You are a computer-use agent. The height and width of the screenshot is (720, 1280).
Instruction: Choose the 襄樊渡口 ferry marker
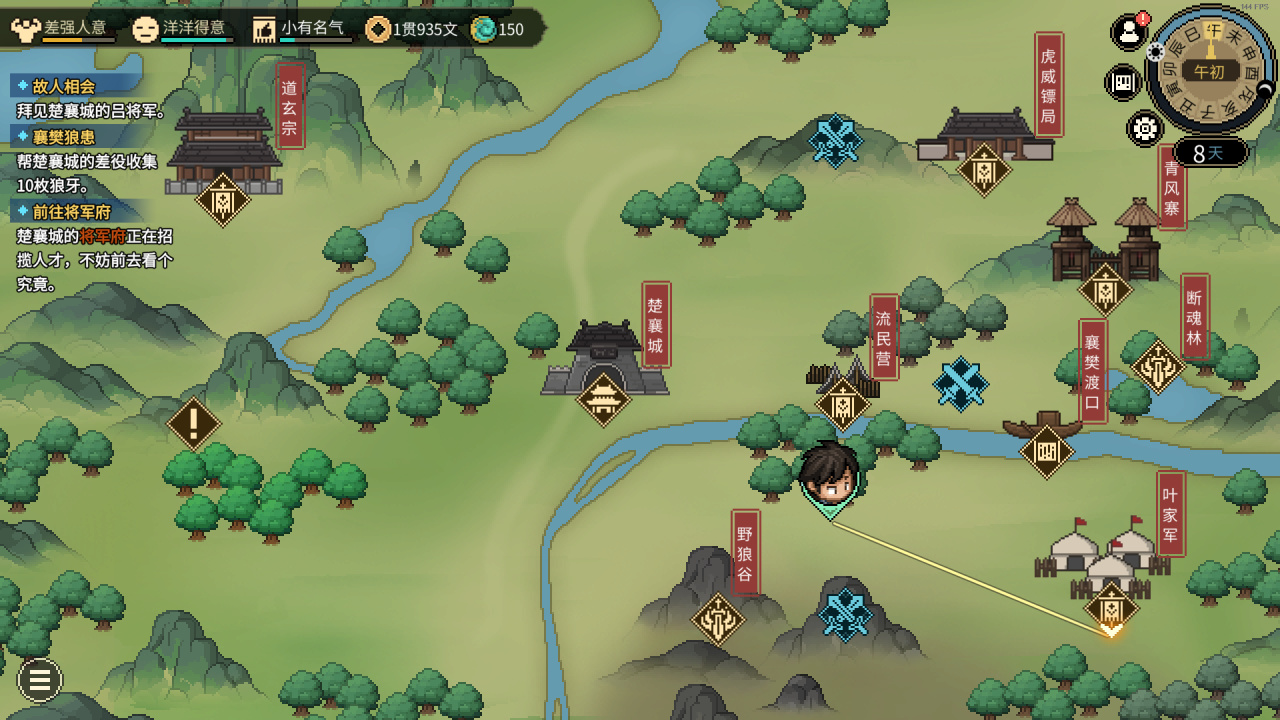(1046, 452)
